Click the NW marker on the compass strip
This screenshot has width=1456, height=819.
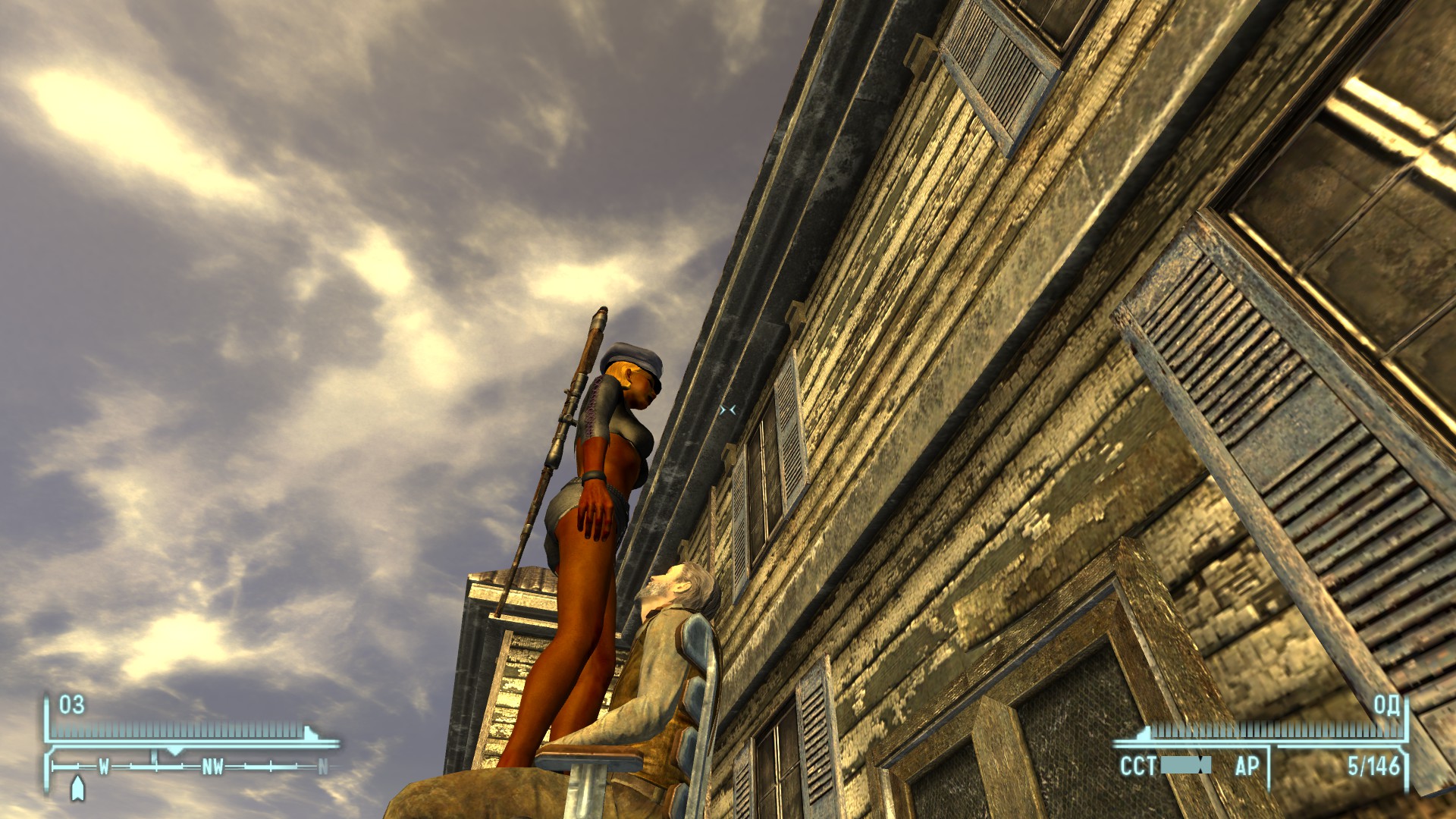[214, 766]
